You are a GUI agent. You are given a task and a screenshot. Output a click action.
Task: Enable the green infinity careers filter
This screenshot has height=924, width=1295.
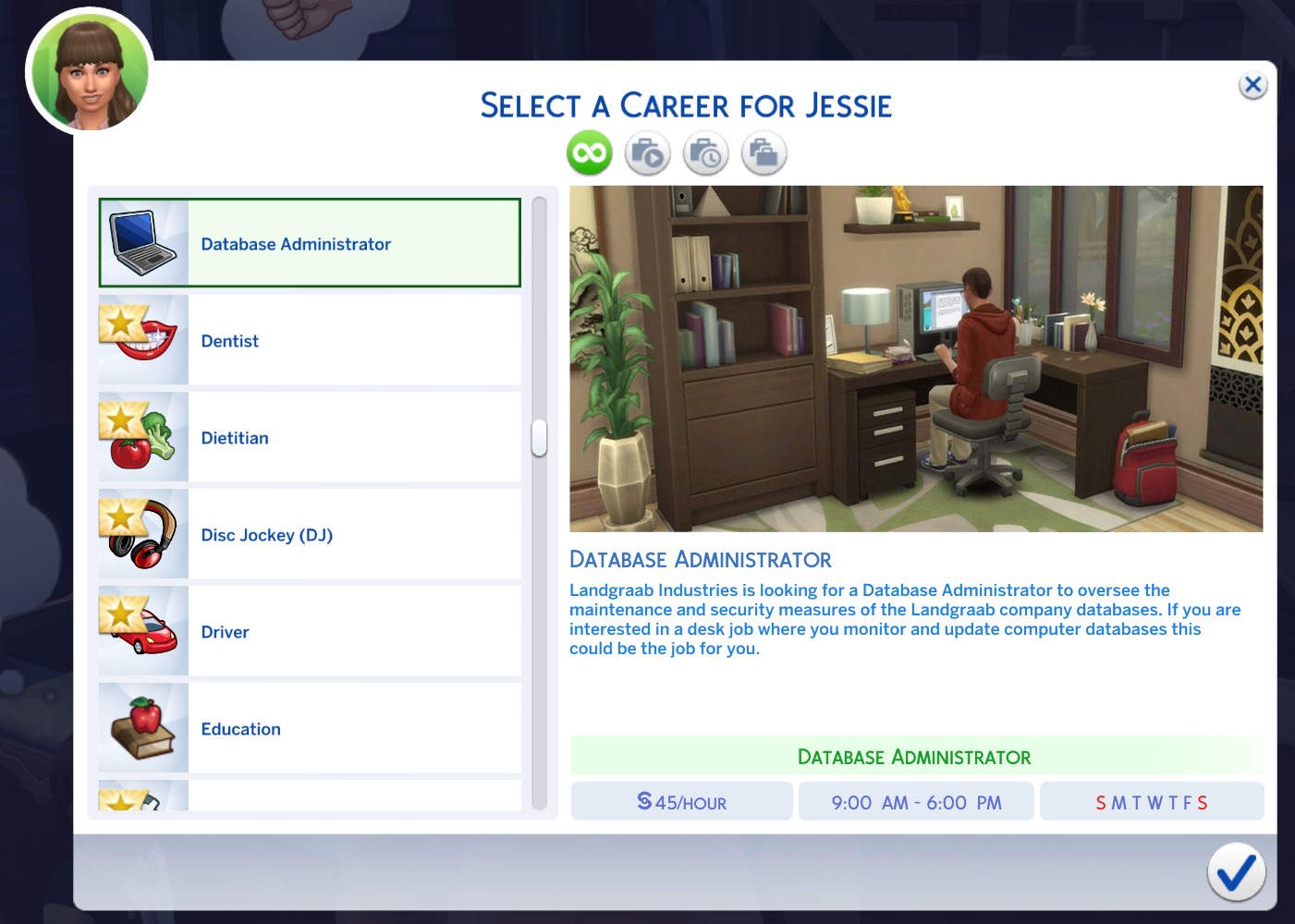[x=589, y=152]
